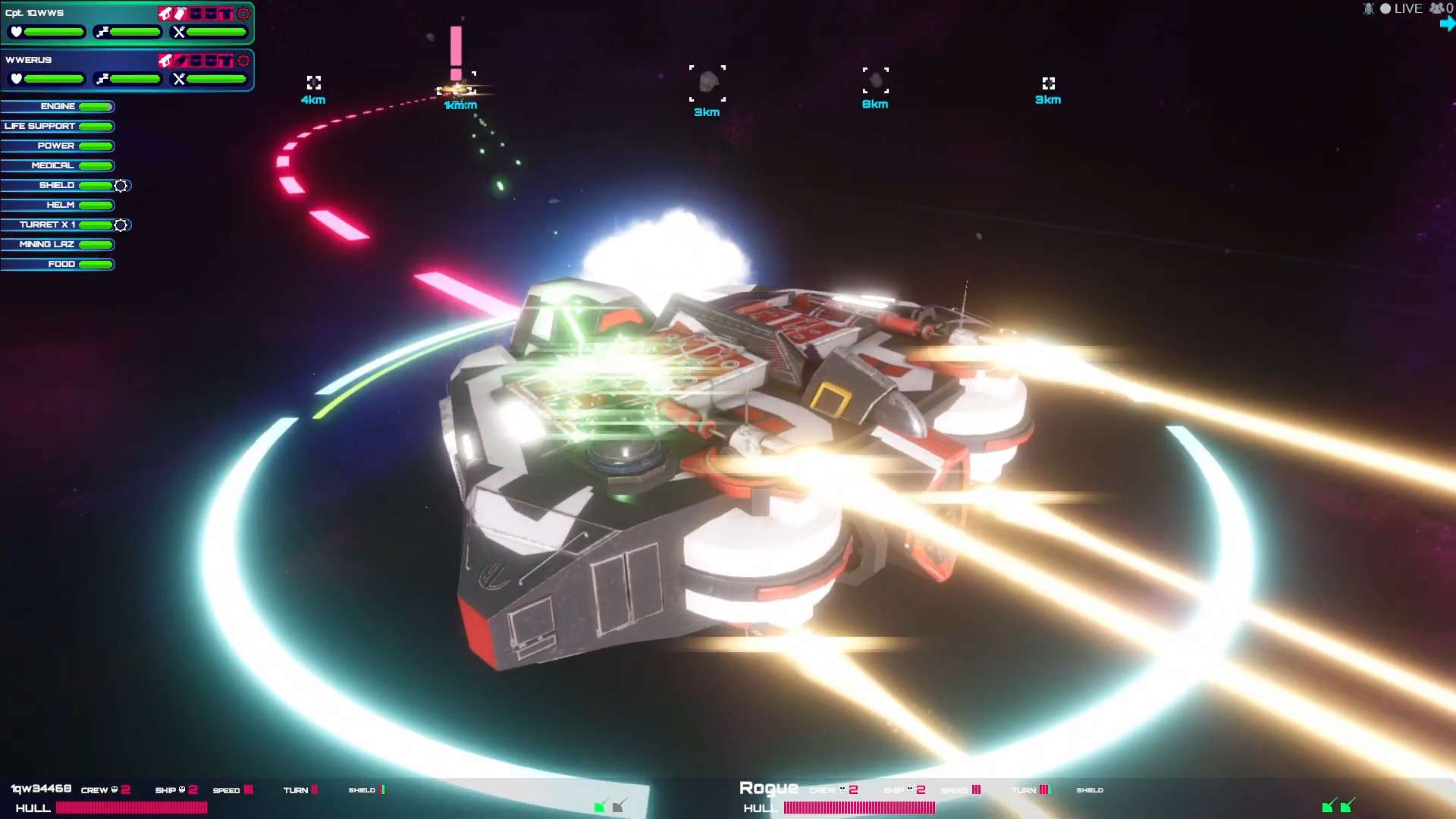Click the shirt equipment slot for WWERU9
Screen dimensions: 1456x819
click(x=227, y=61)
